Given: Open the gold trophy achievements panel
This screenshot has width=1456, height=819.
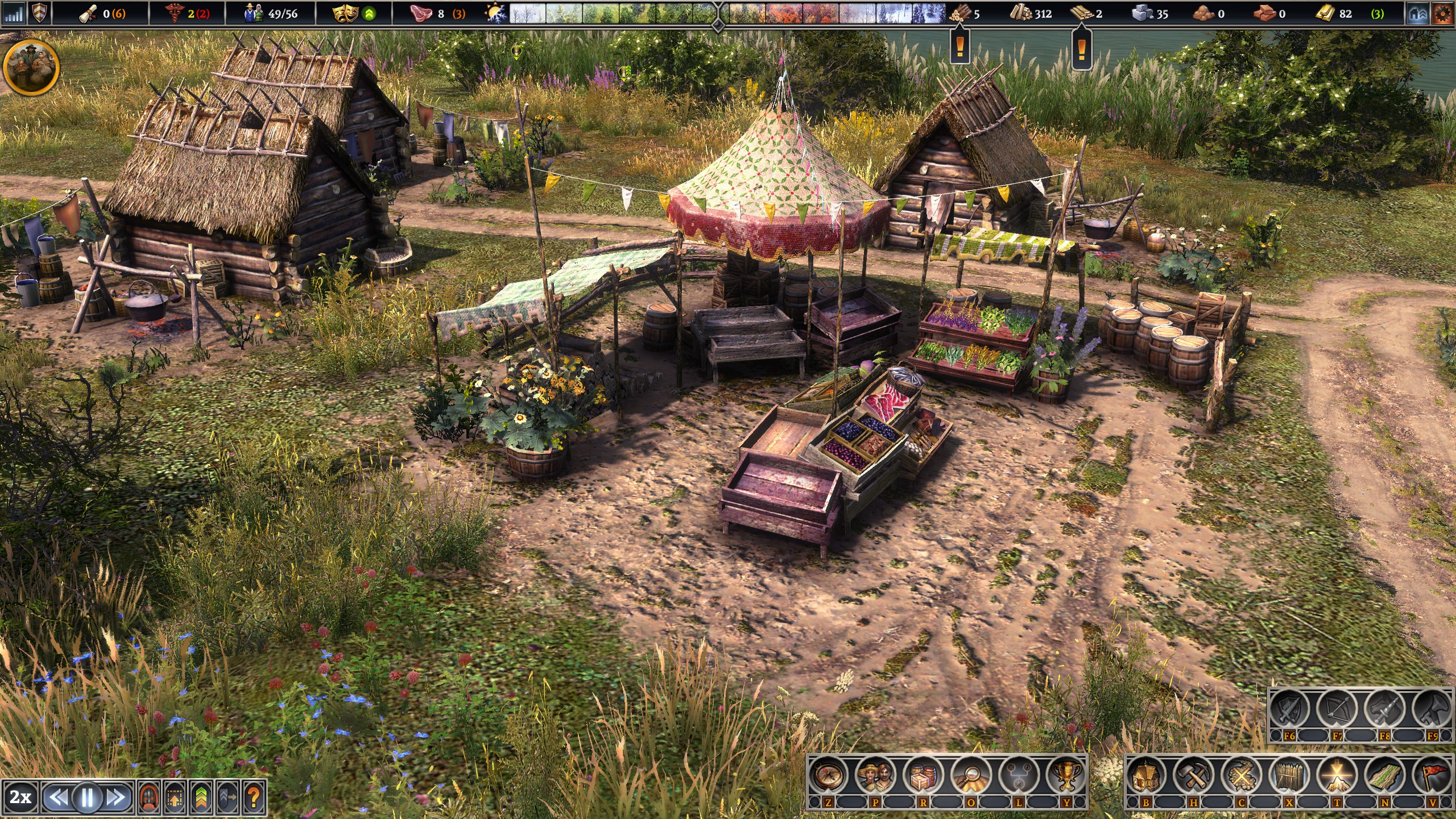Looking at the screenshot, I should coord(1066,776).
